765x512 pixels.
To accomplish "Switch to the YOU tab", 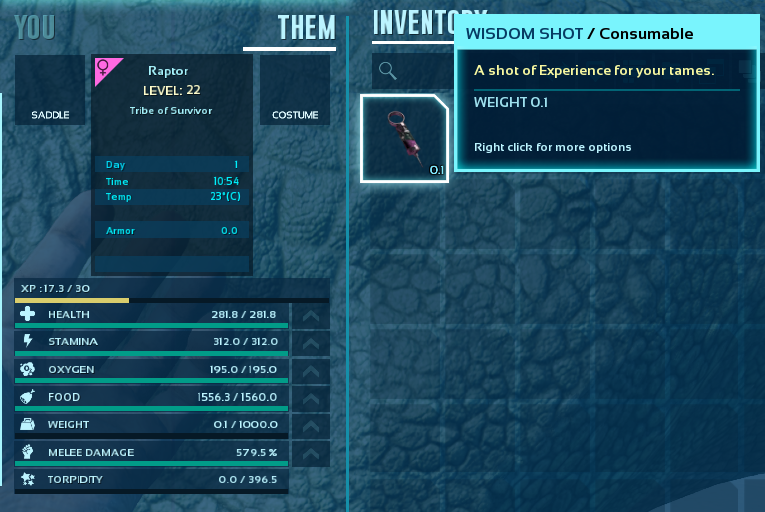I will click(35, 27).
